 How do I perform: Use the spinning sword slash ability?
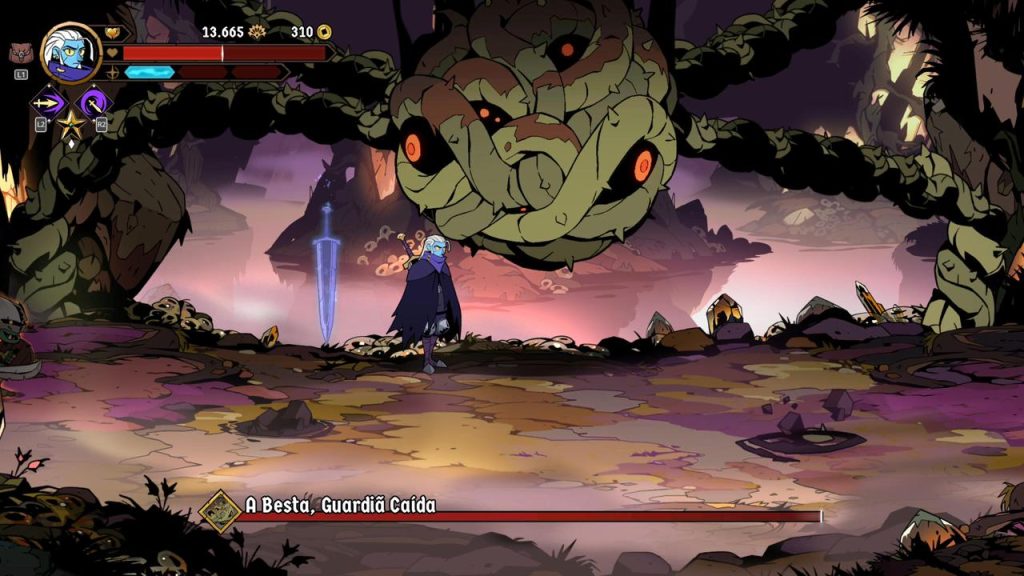click(x=95, y=101)
